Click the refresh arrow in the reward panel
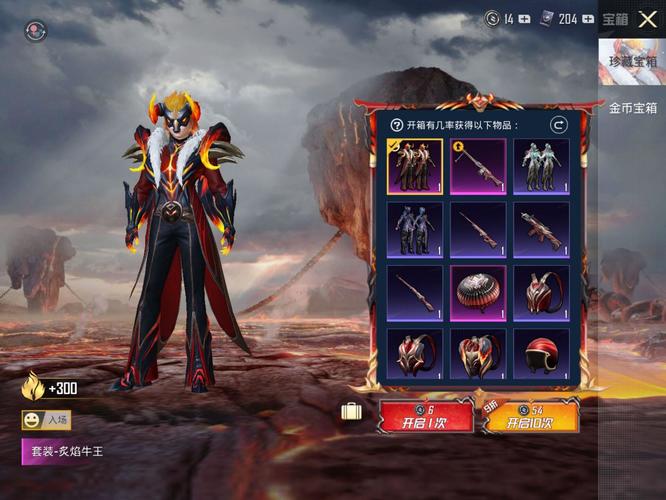Viewport: 666px width, 500px height. [559, 125]
